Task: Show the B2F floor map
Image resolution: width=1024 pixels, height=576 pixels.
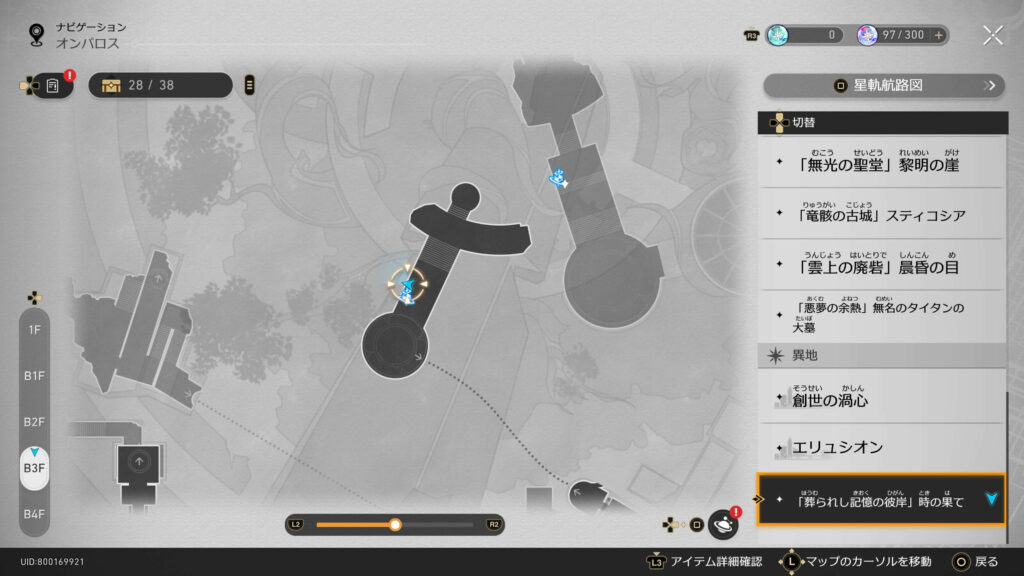Action: pyautogui.click(x=34, y=422)
